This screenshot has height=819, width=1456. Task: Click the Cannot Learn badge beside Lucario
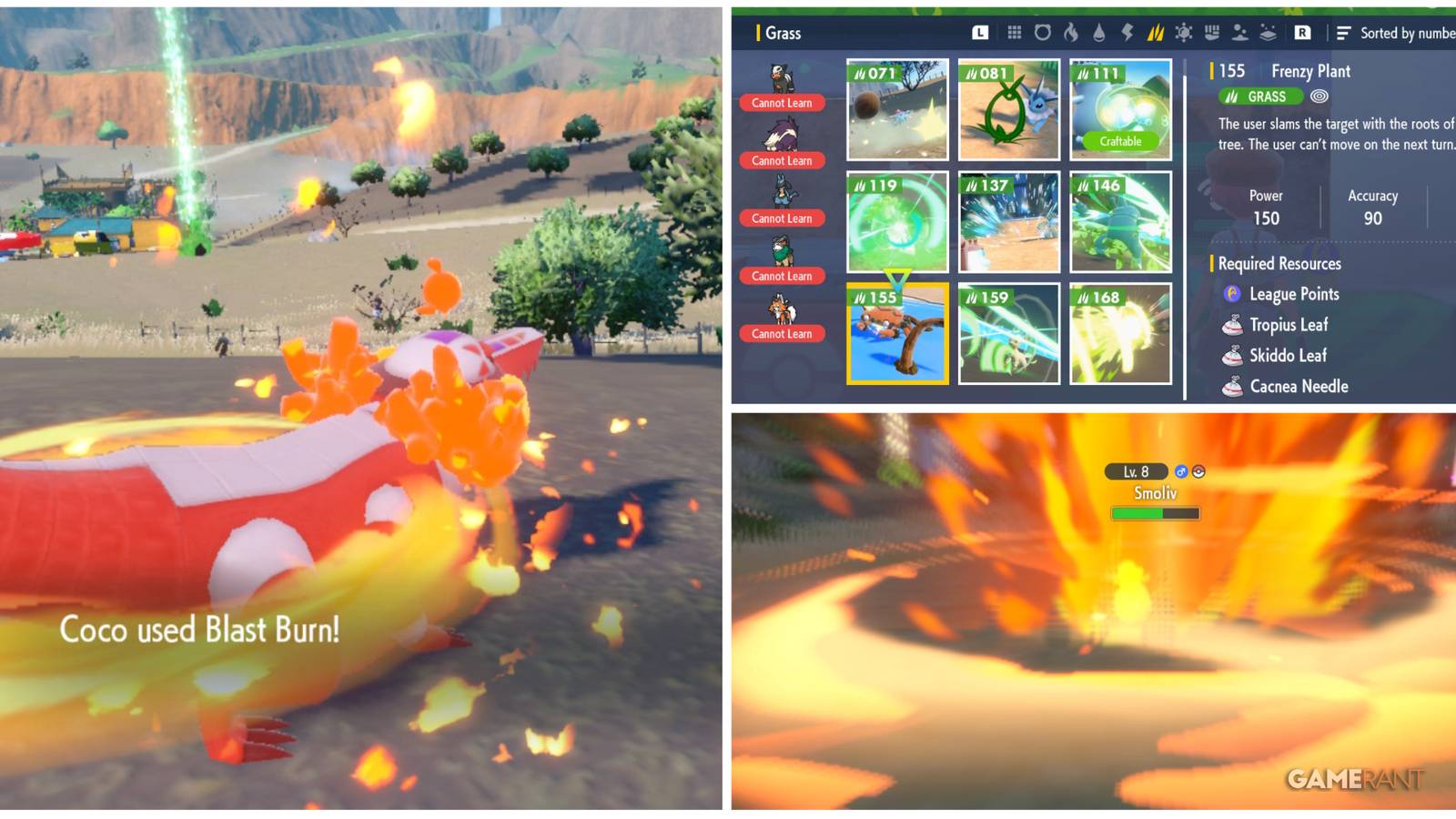coord(782,218)
